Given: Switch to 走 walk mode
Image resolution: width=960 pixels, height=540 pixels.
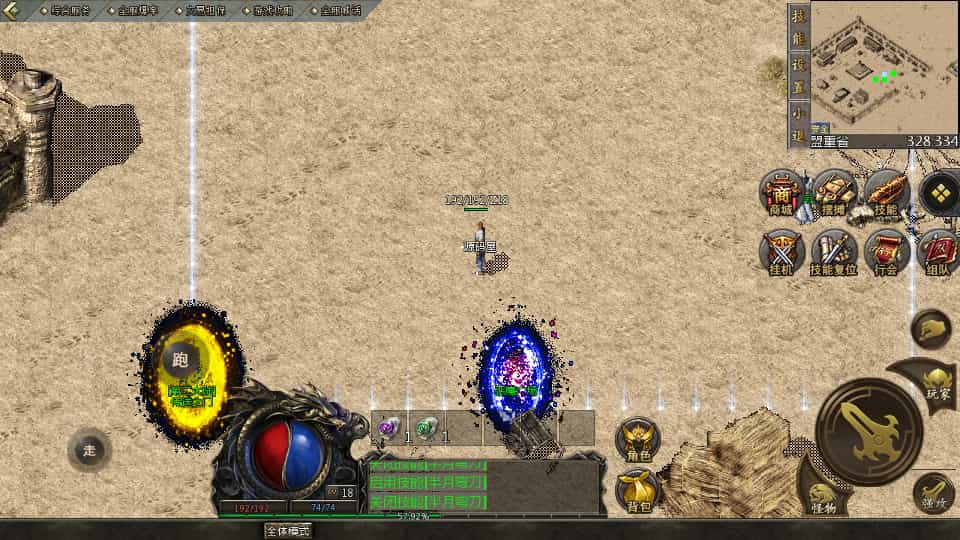Looking at the screenshot, I should click(89, 450).
